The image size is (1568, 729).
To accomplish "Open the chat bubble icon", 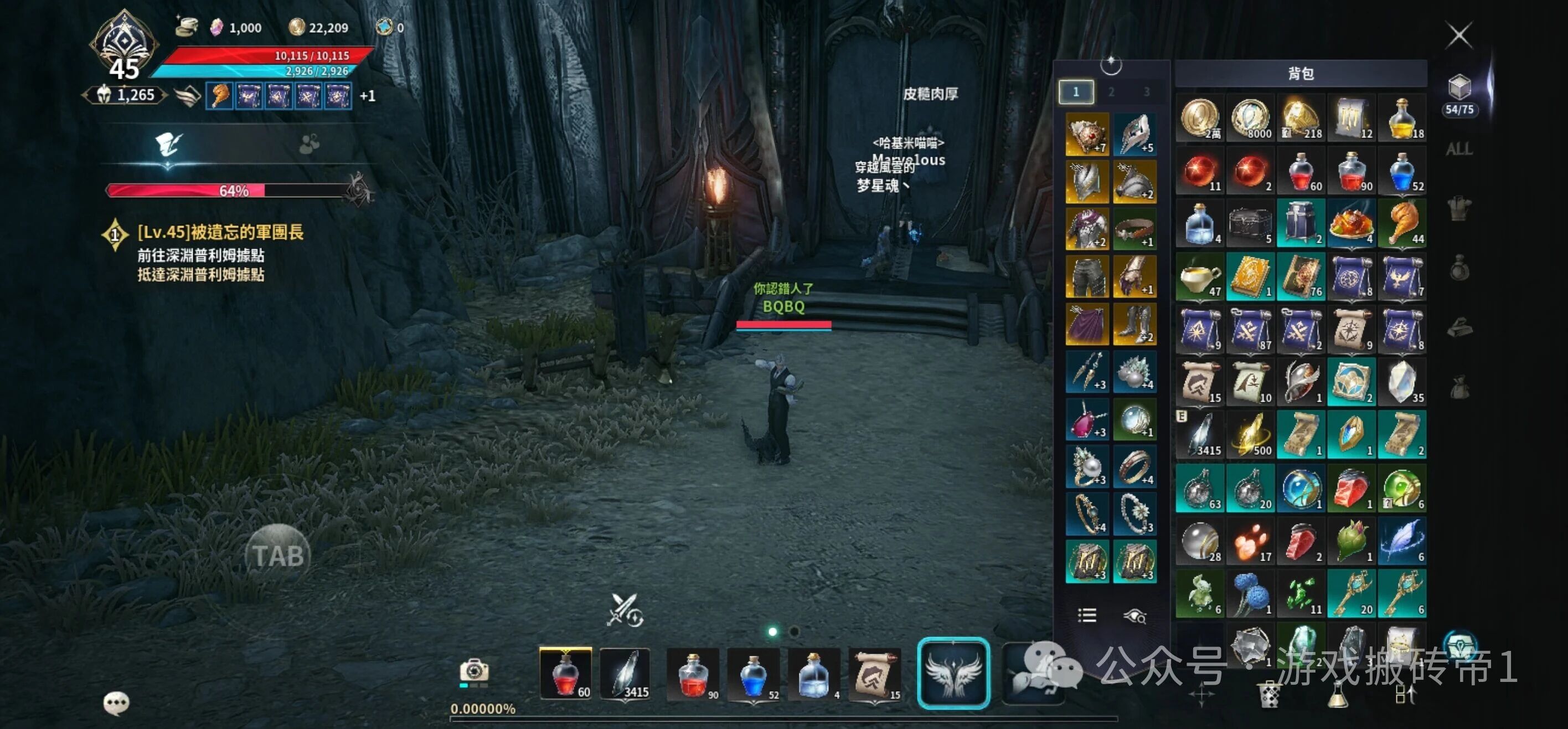I will pos(116,703).
